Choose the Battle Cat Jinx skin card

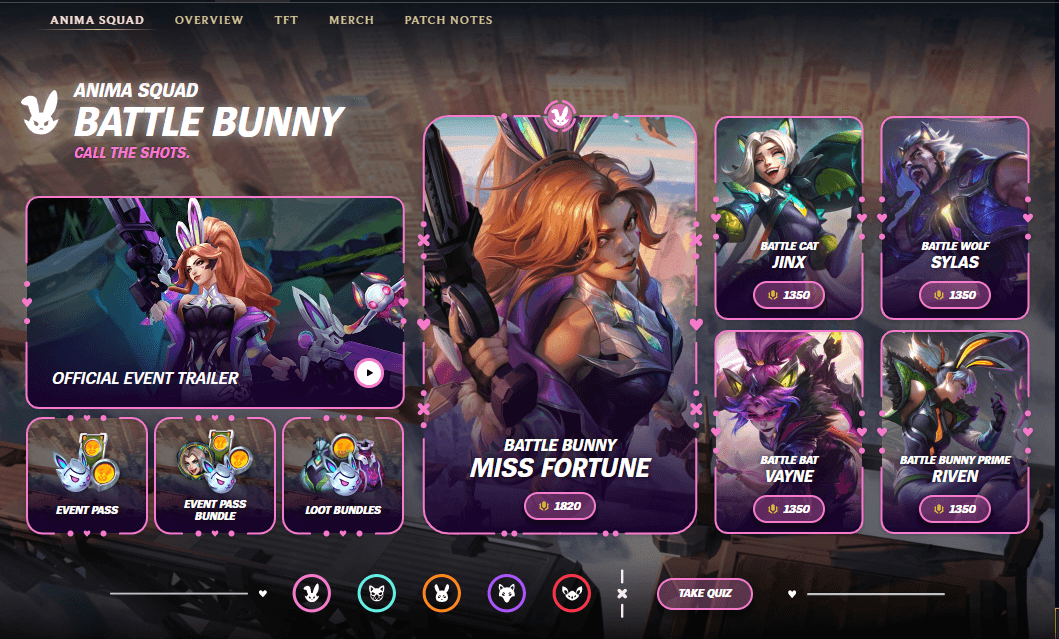pyautogui.click(x=789, y=215)
